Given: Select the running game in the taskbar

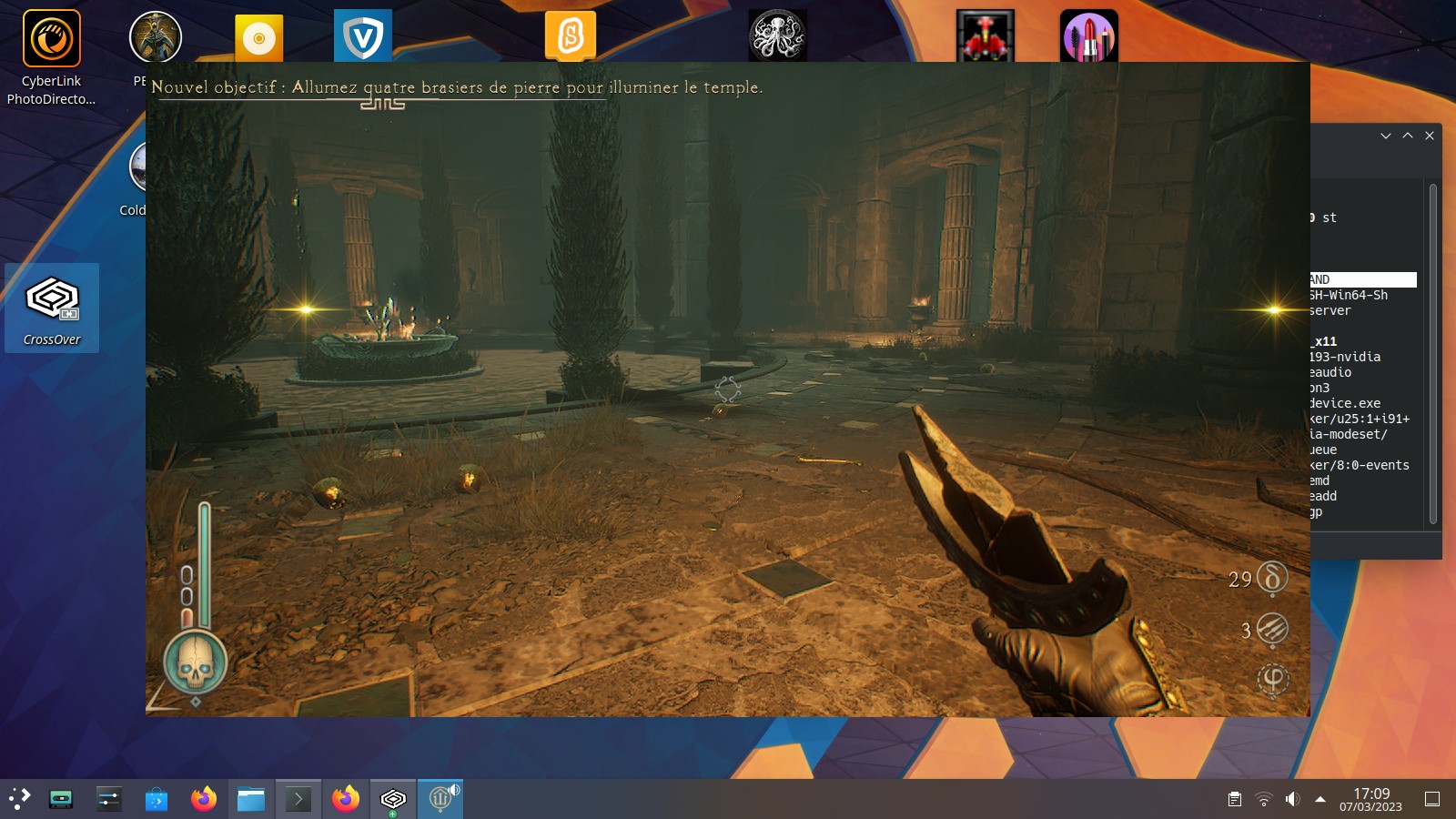Looking at the screenshot, I should pyautogui.click(x=440, y=797).
